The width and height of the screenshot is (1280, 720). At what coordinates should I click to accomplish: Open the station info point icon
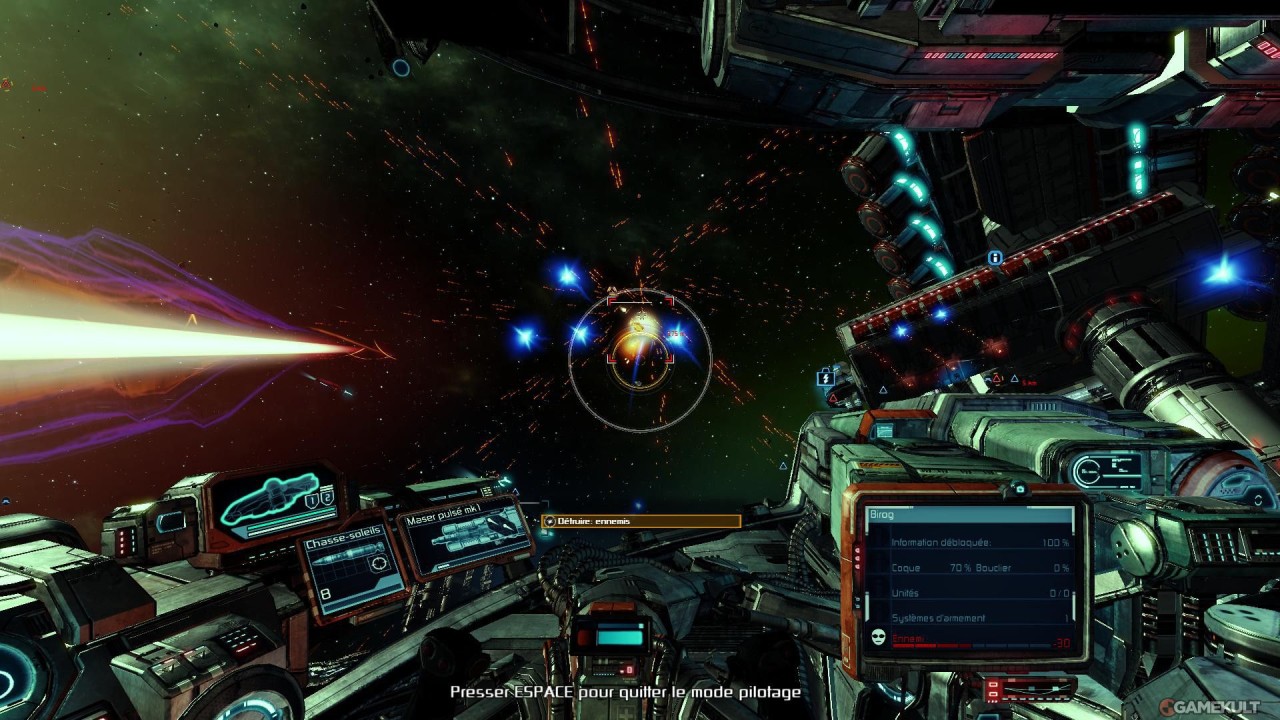(x=995, y=258)
